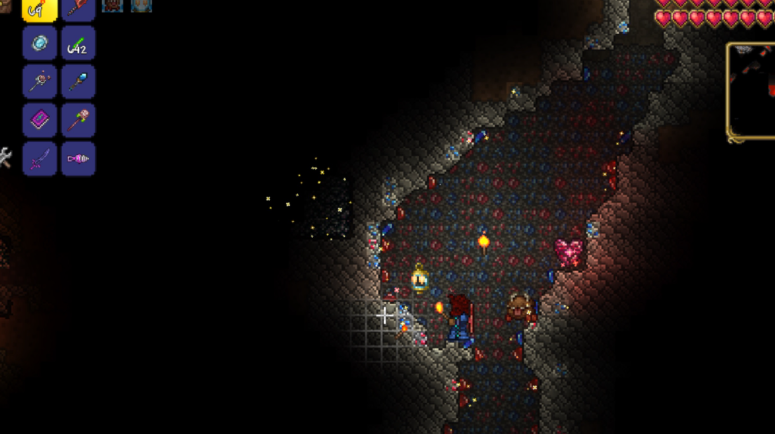Select the purple spell book slot
775x434 pixels.
(x=39, y=120)
